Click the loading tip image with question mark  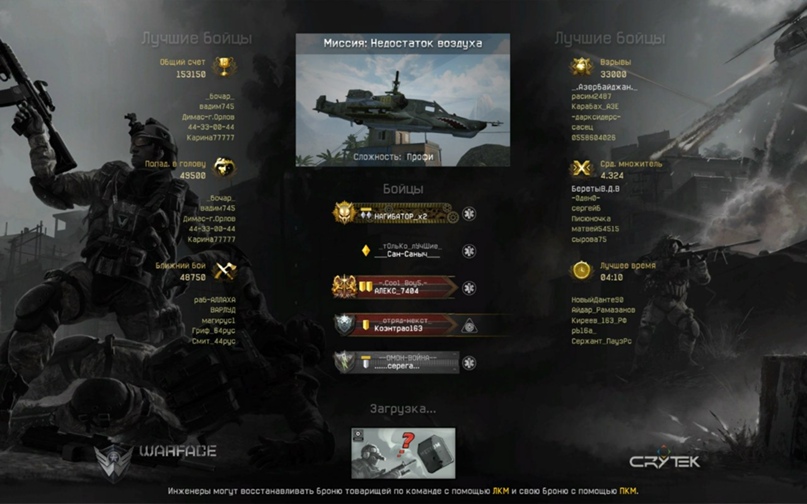403,453
